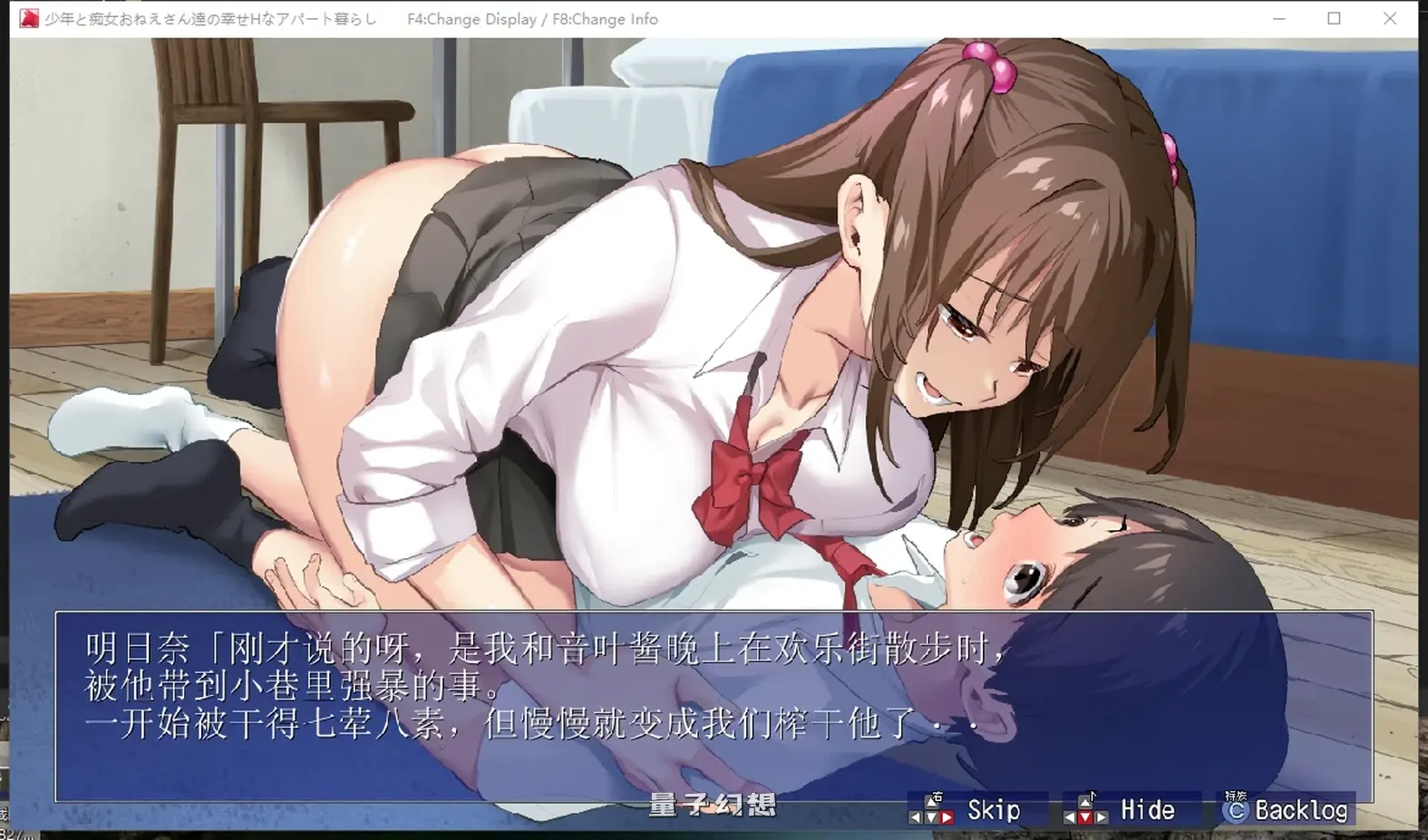The height and width of the screenshot is (840, 1428).
Task: Click the 量子幻想 watermark text
Action: click(x=713, y=806)
